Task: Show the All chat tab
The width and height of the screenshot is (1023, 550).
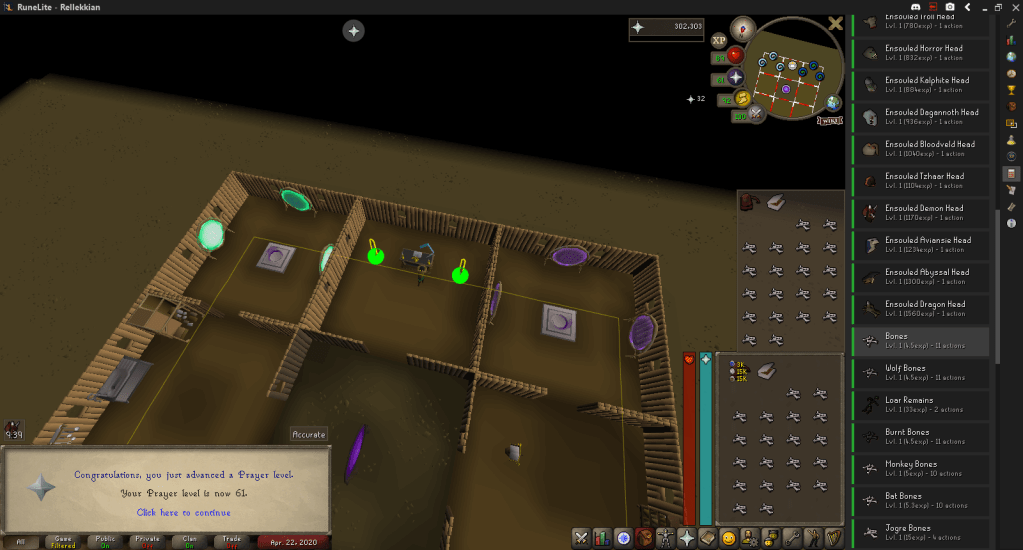Action: 21,541
